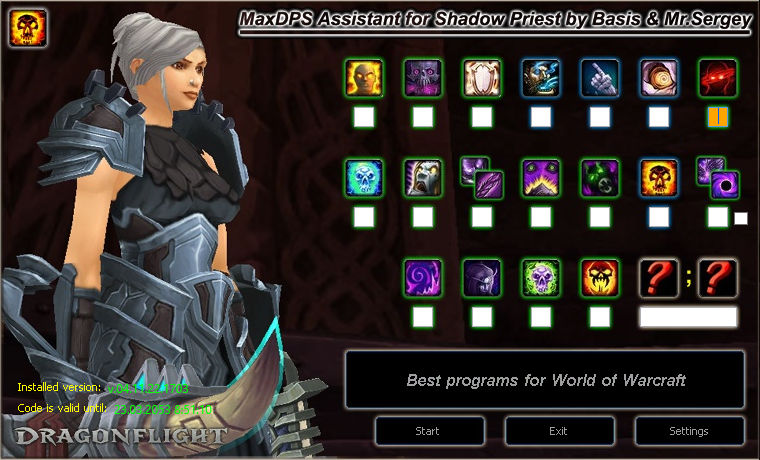Click the skull emblem in the window corner
This screenshot has width=760, height=460.
pos(27,27)
